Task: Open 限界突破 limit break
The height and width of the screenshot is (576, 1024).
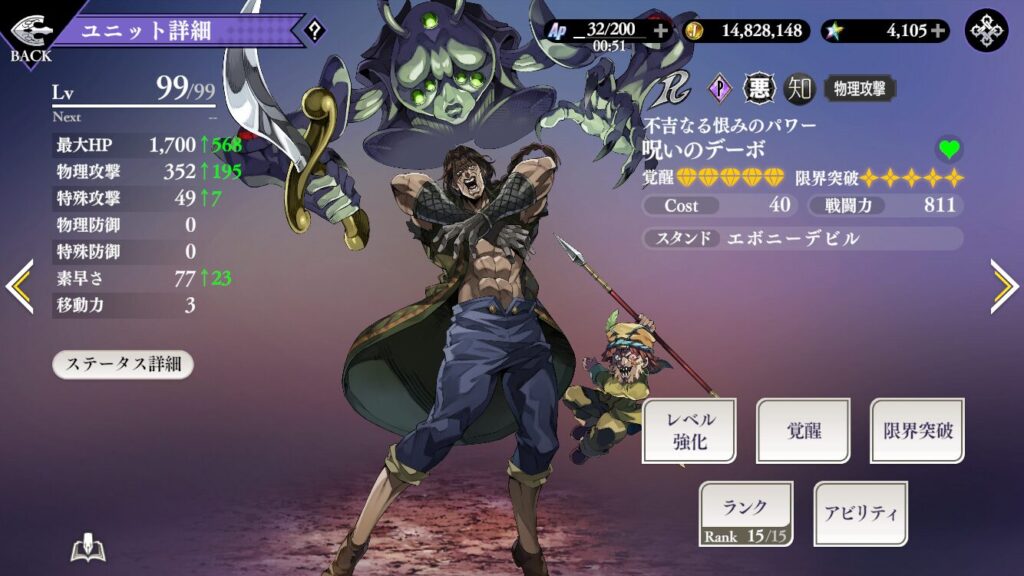Action: (x=917, y=431)
